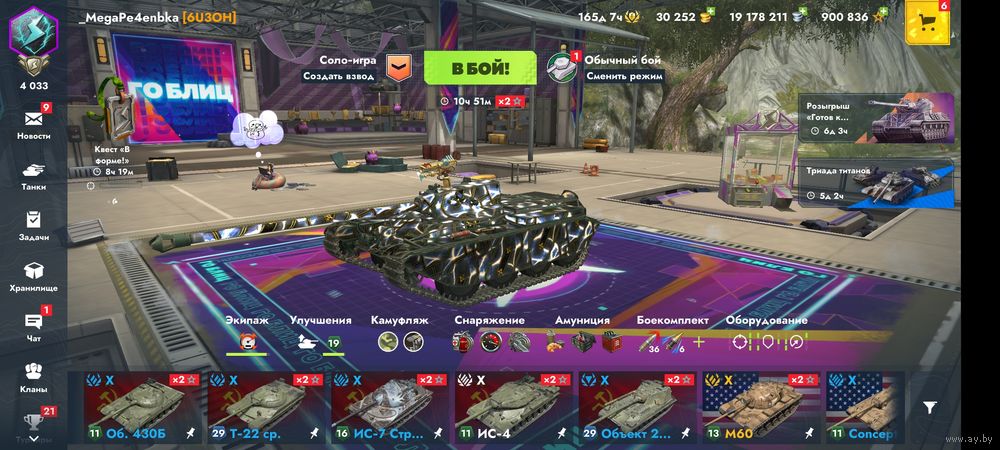Start battle with the В БОЙ! button
1000x450 pixels.
tap(480, 68)
